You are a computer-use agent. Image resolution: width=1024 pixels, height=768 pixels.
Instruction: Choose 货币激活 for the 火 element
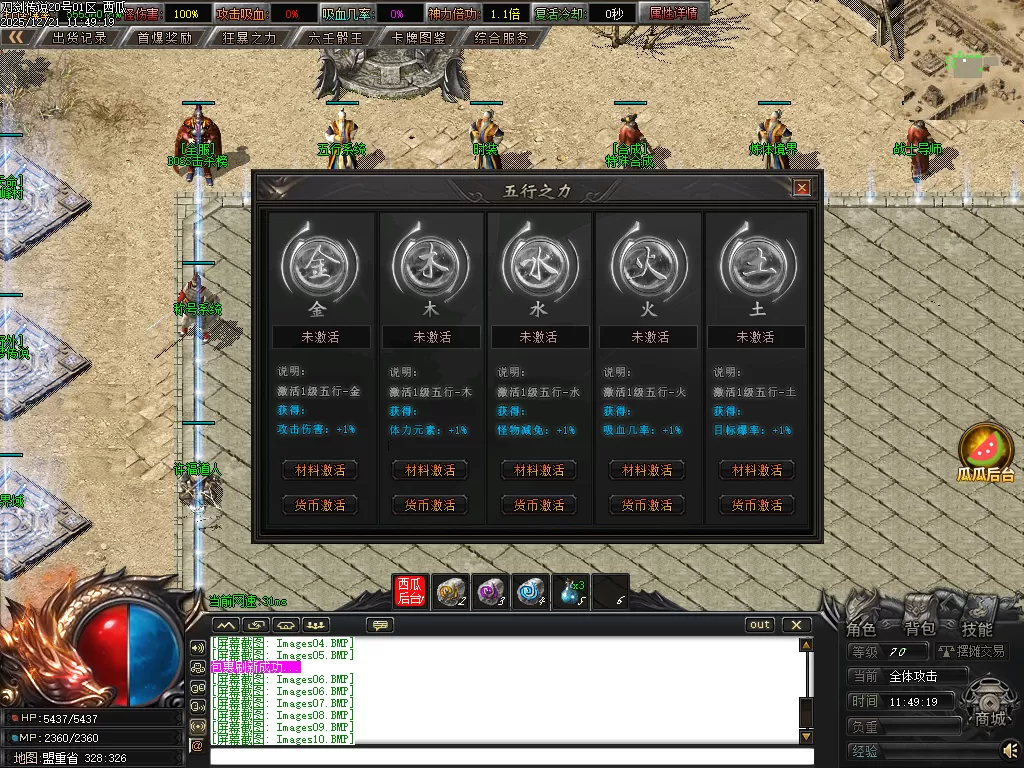pos(647,505)
